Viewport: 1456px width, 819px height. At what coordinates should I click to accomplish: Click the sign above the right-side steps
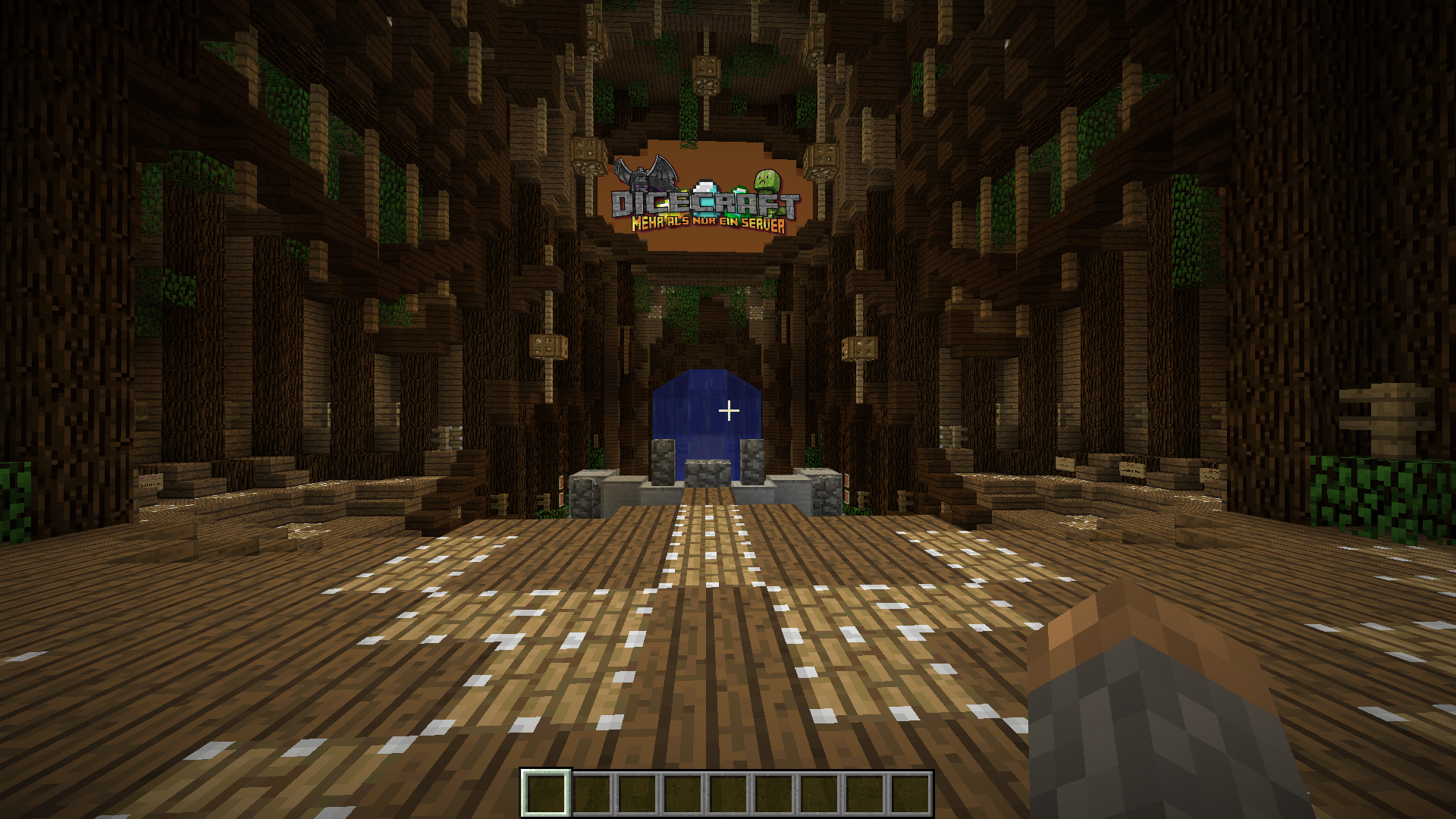(1065, 465)
